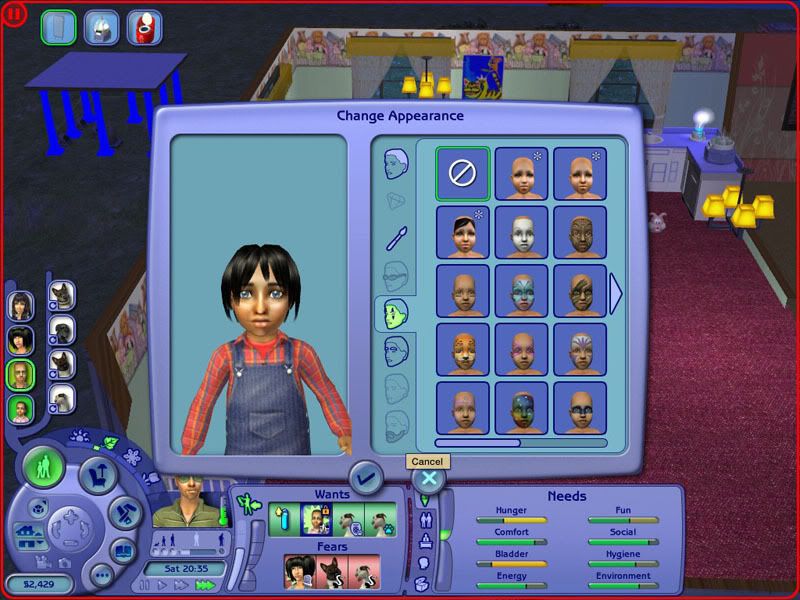Open the makeup brush category
The height and width of the screenshot is (600, 800).
(x=396, y=237)
